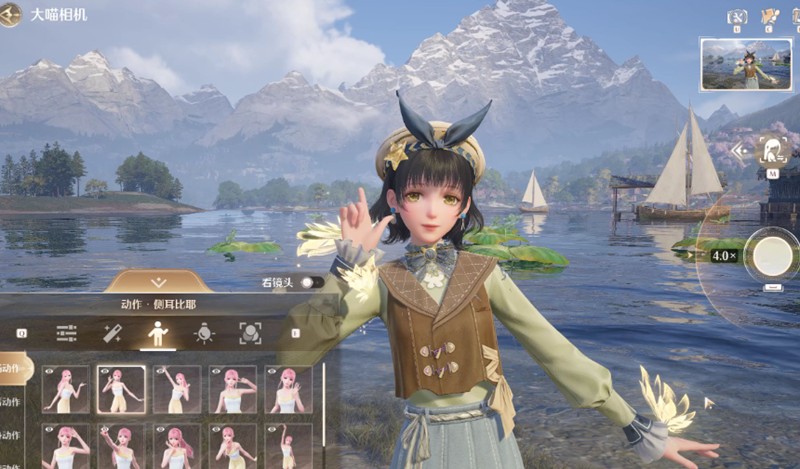The height and width of the screenshot is (469, 800).
Task: Collapse the pose panel with the down arrow
Action: pos(157,283)
